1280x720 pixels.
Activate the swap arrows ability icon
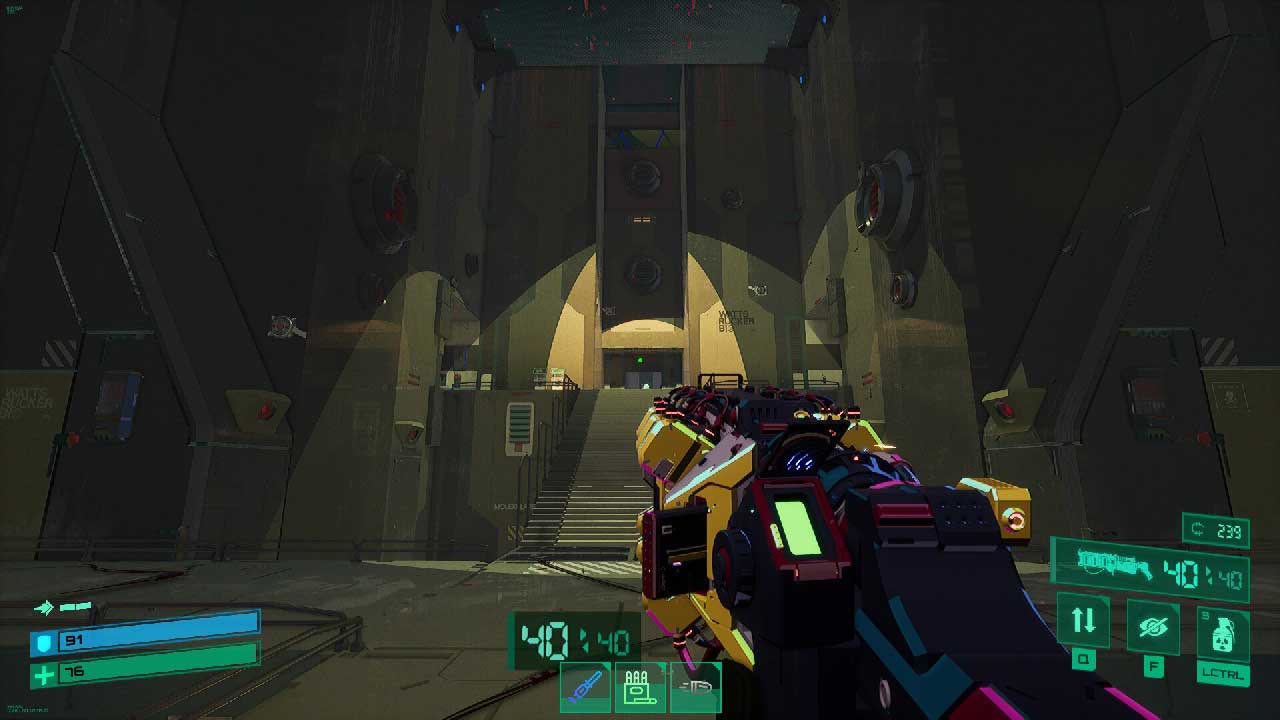[1083, 620]
